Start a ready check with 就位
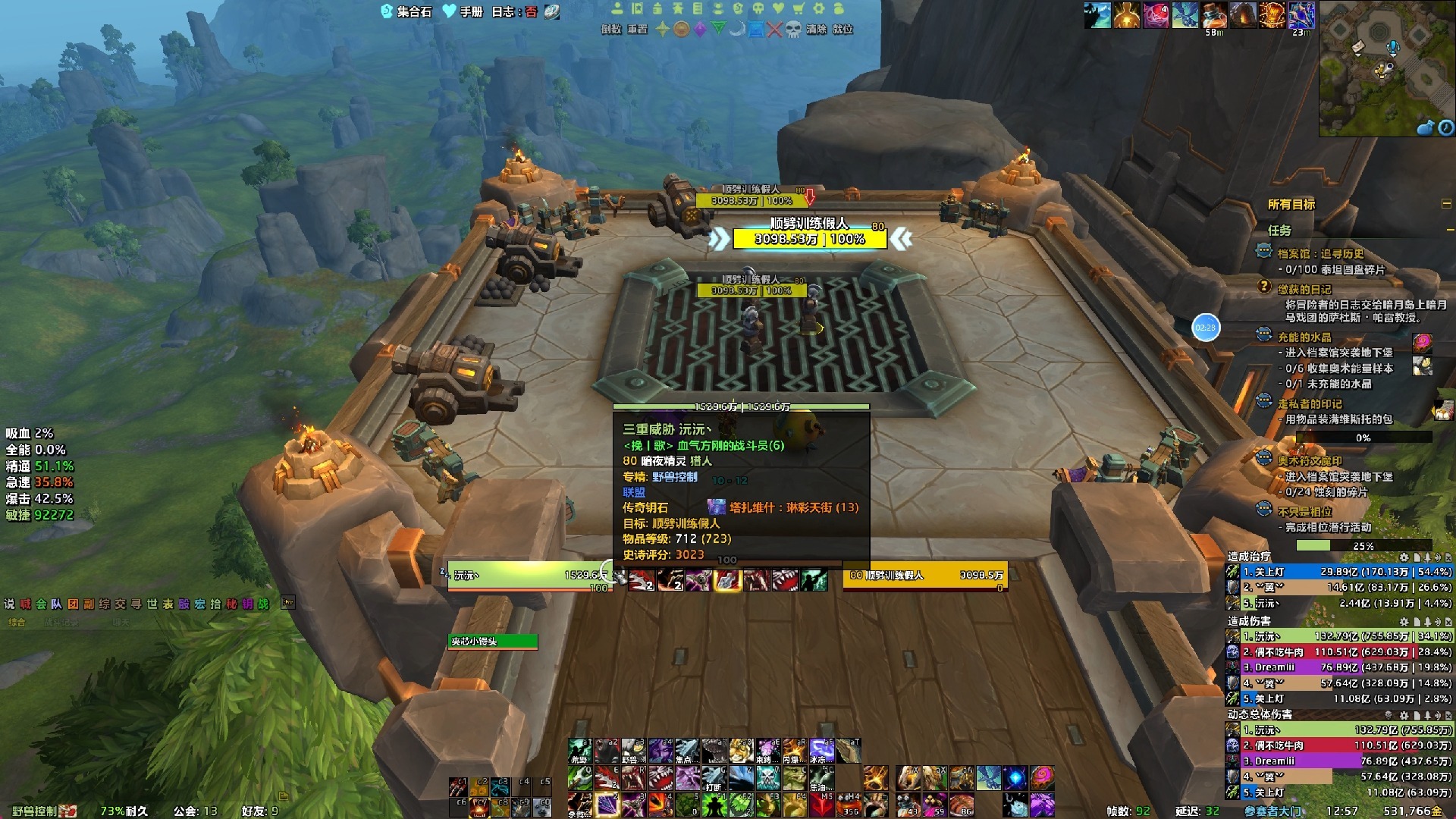 tap(843, 30)
